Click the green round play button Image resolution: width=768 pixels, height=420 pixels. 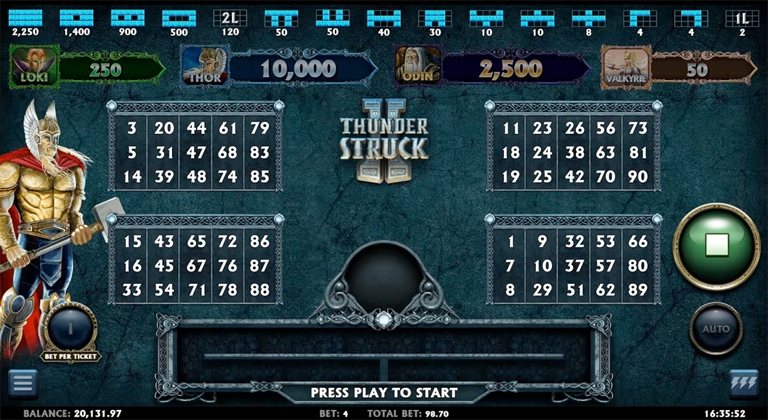click(x=716, y=243)
